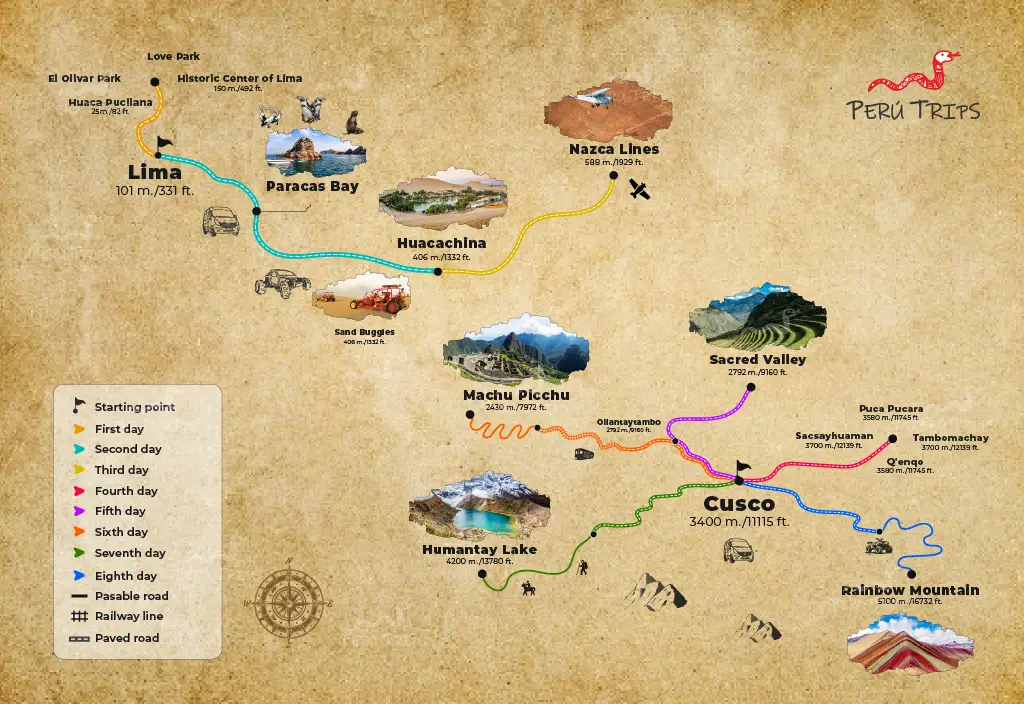Select the airplane icon near Nazca Lines

640,189
